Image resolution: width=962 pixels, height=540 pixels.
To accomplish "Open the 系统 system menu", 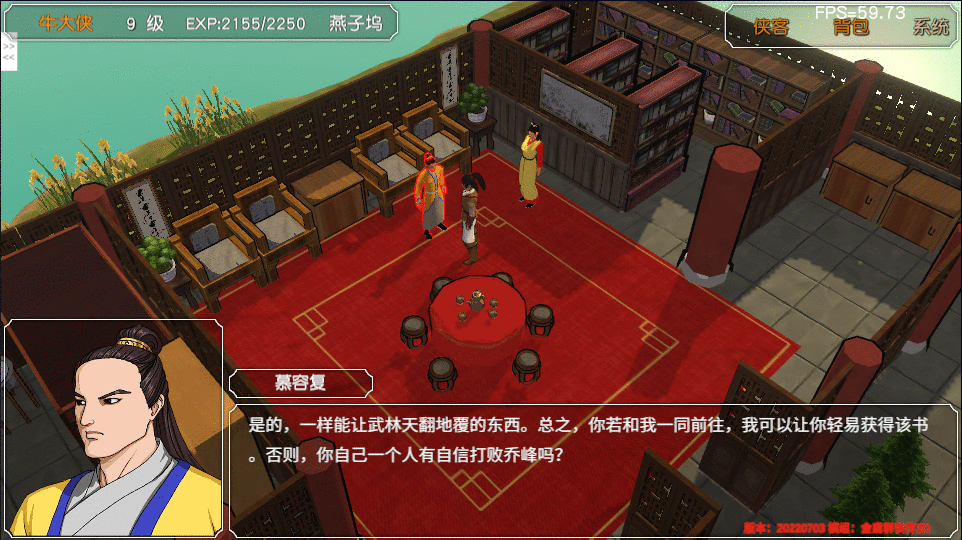I will (930, 27).
